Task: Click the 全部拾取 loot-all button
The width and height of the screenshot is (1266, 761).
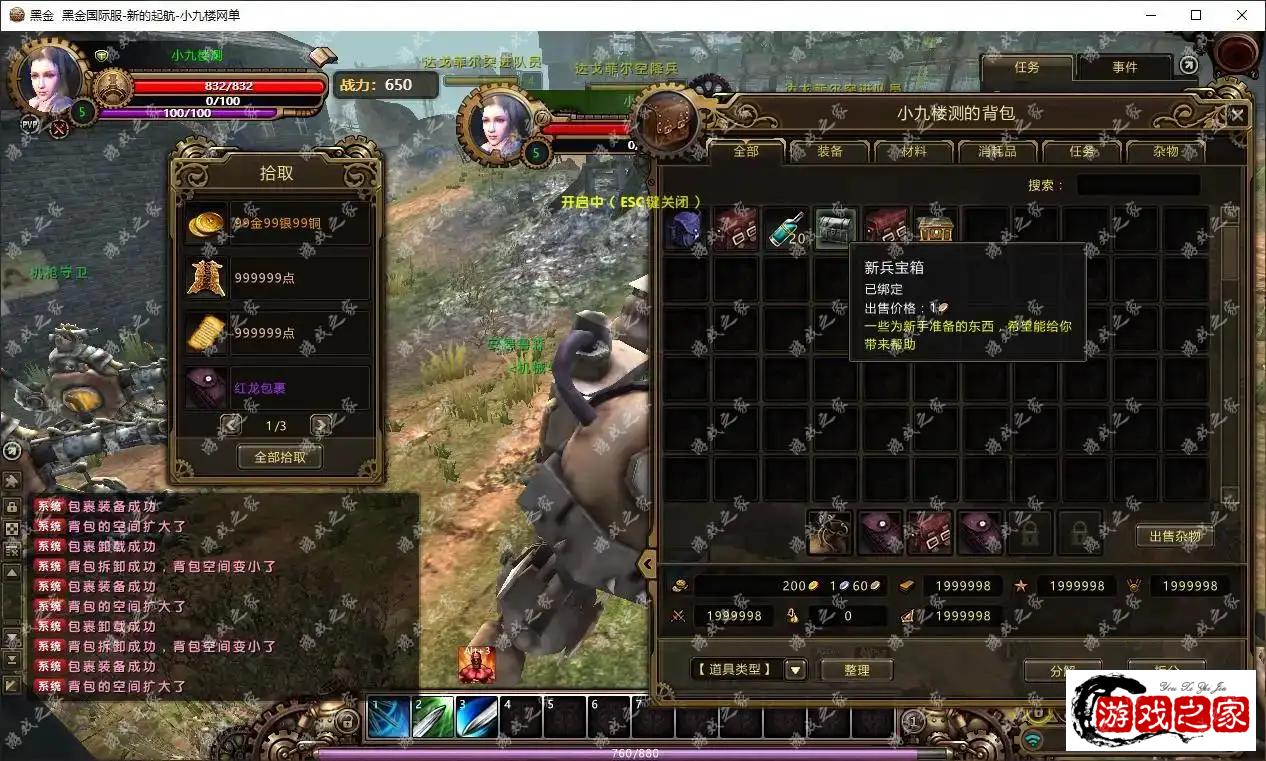Action: tap(280, 457)
